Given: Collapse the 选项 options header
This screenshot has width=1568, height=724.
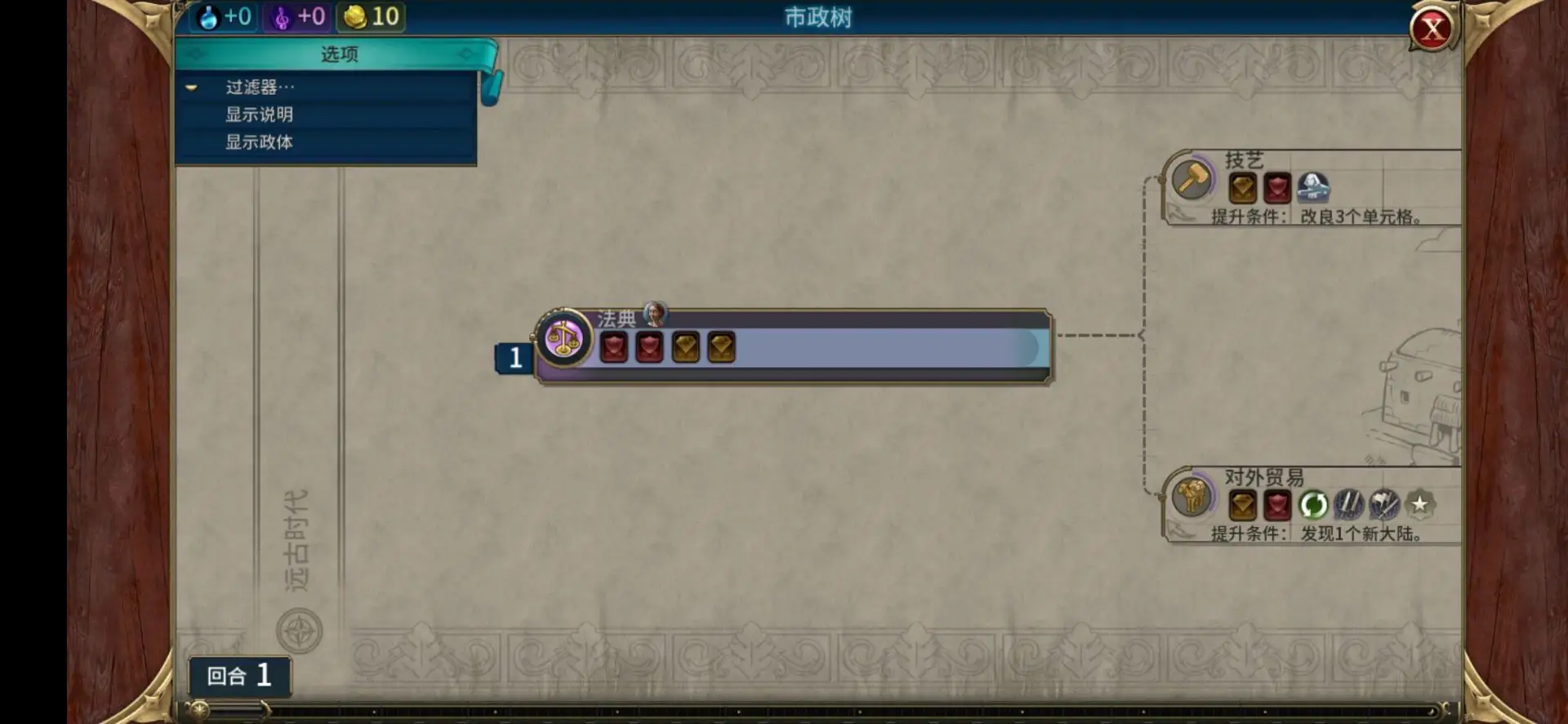Looking at the screenshot, I should point(339,54).
